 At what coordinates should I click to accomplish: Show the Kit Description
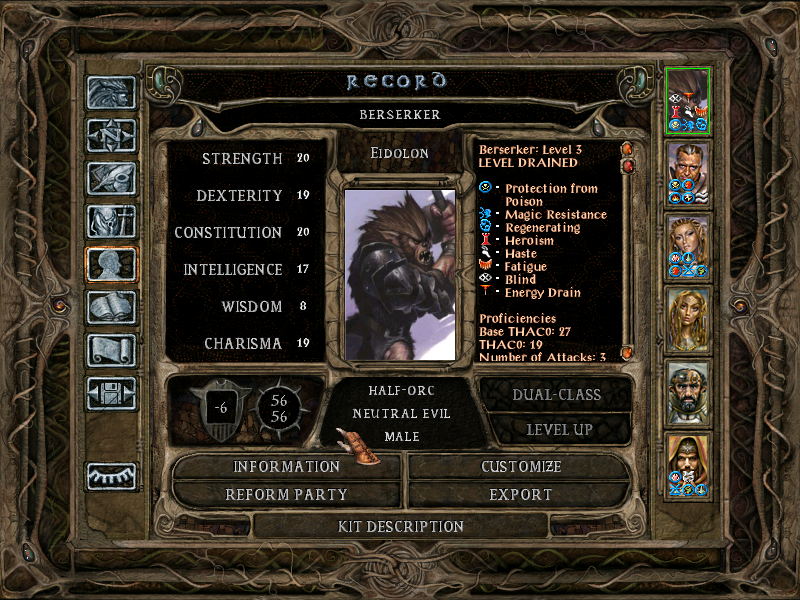tap(400, 526)
